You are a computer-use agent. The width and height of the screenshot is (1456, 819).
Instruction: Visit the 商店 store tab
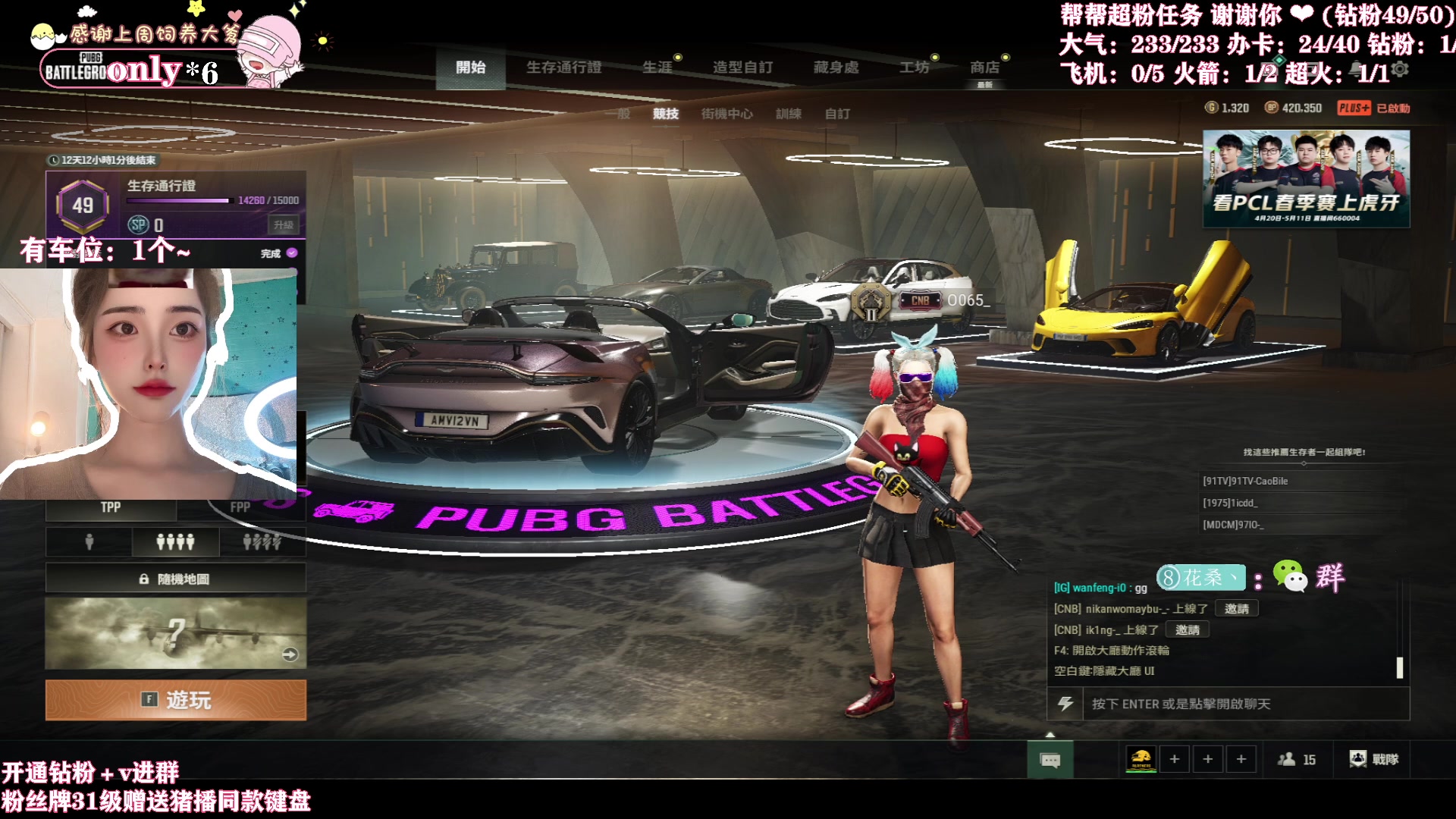(x=984, y=67)
